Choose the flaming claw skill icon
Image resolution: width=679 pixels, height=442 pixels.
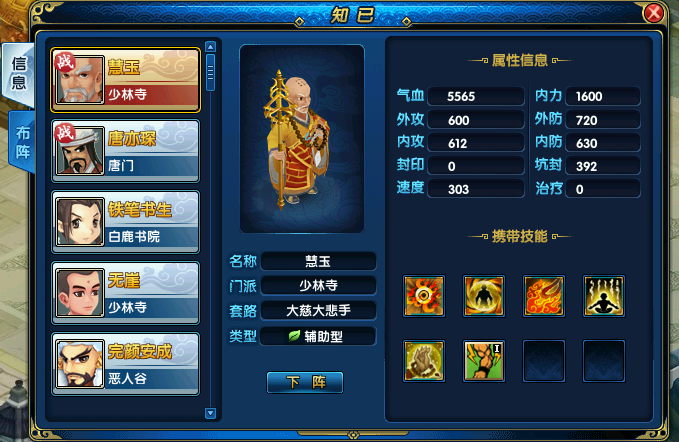544,295
